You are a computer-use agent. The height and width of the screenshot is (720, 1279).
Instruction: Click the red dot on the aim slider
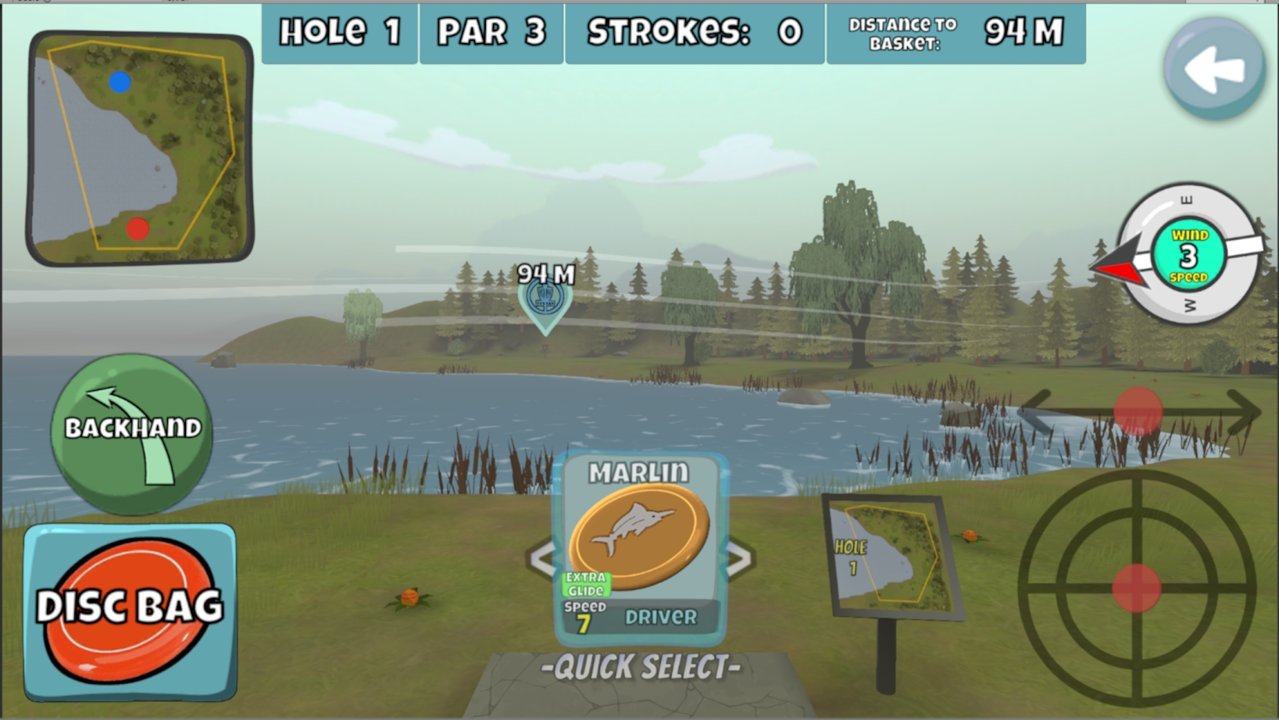1138,411
